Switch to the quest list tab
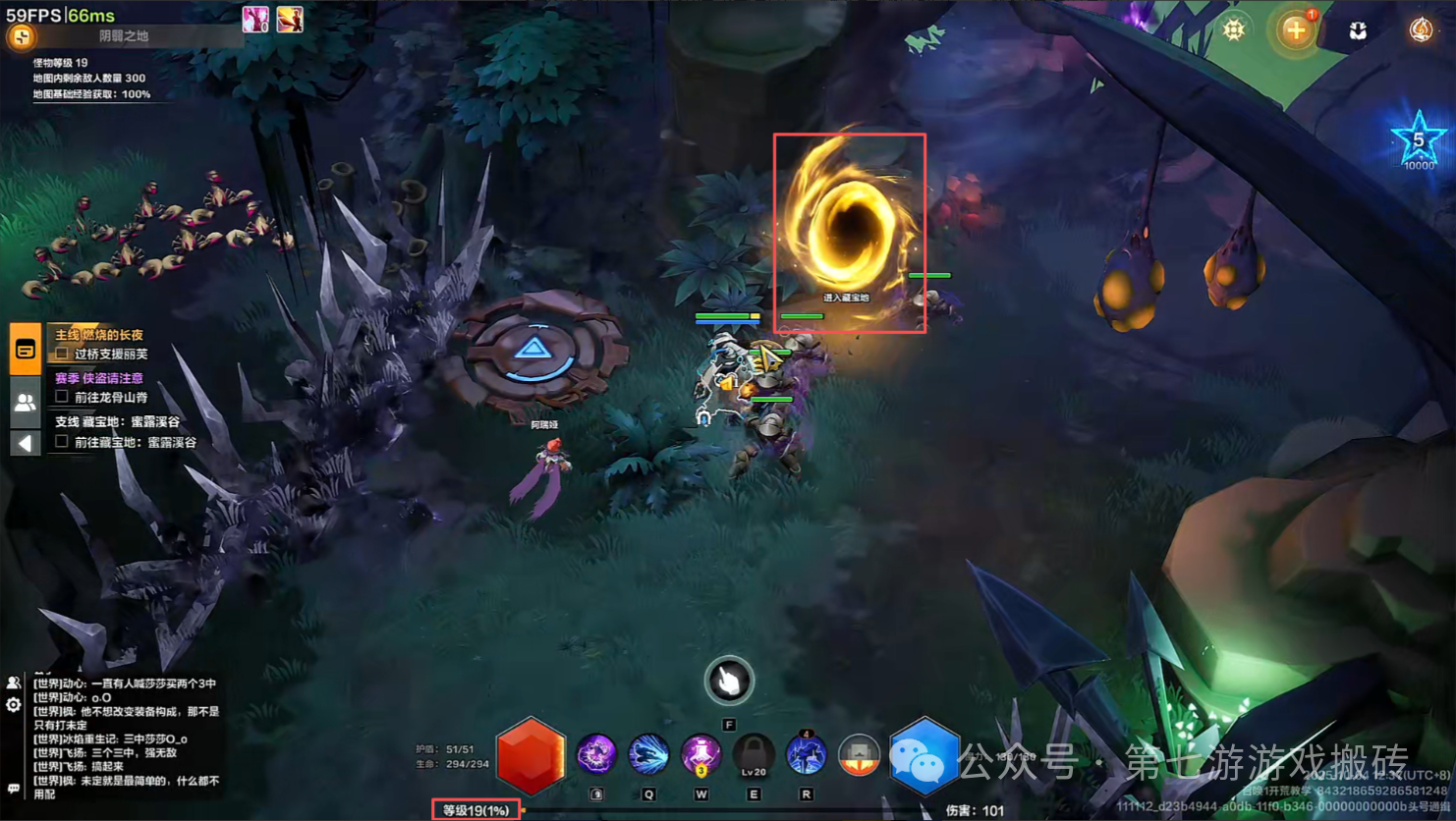The width and height of the screenshot is (1456, 821). click(26, 350)
